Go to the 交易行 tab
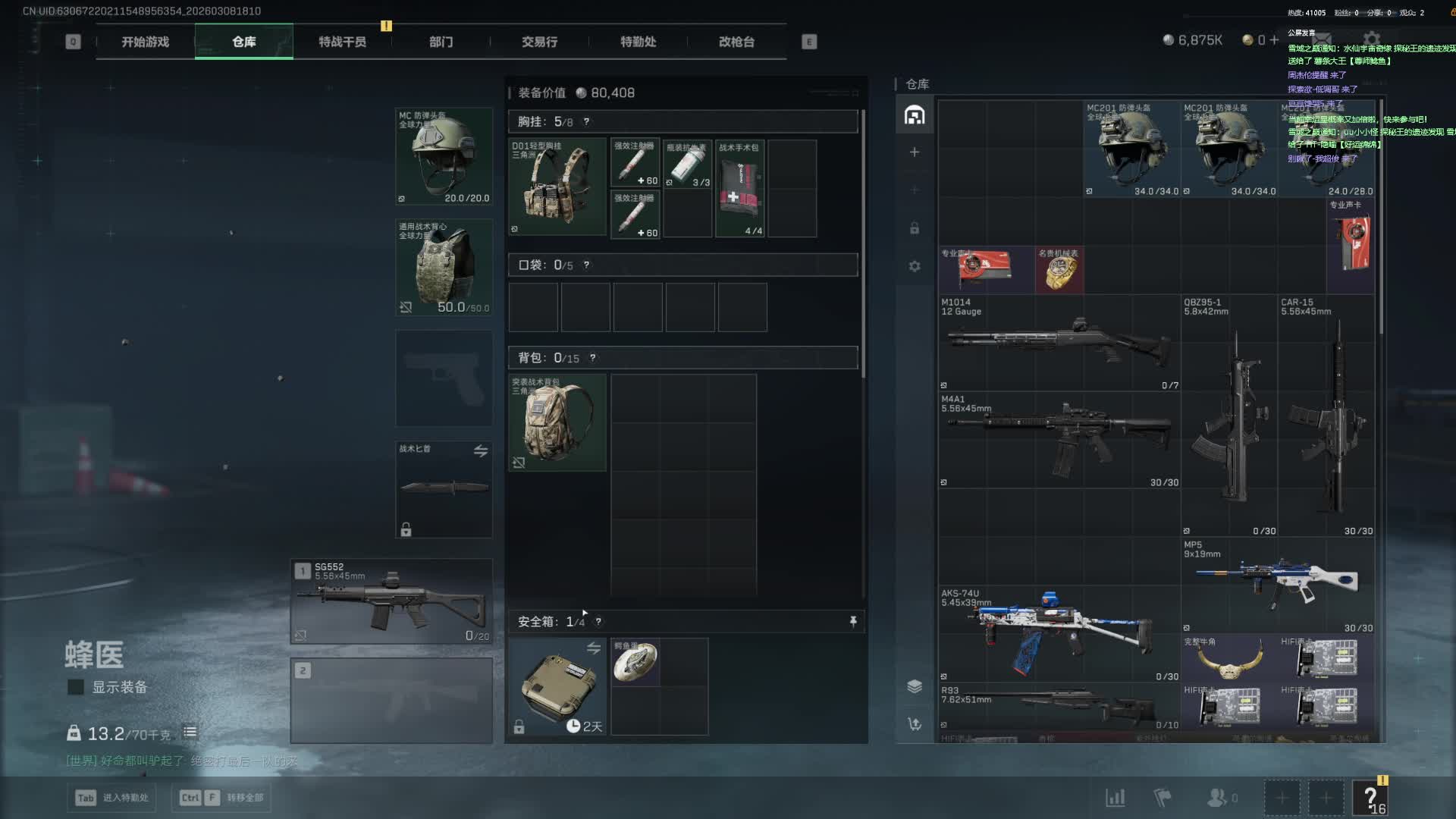This screenshot has width=1456, height=819. pyautogui.click(x=539, y=42)
